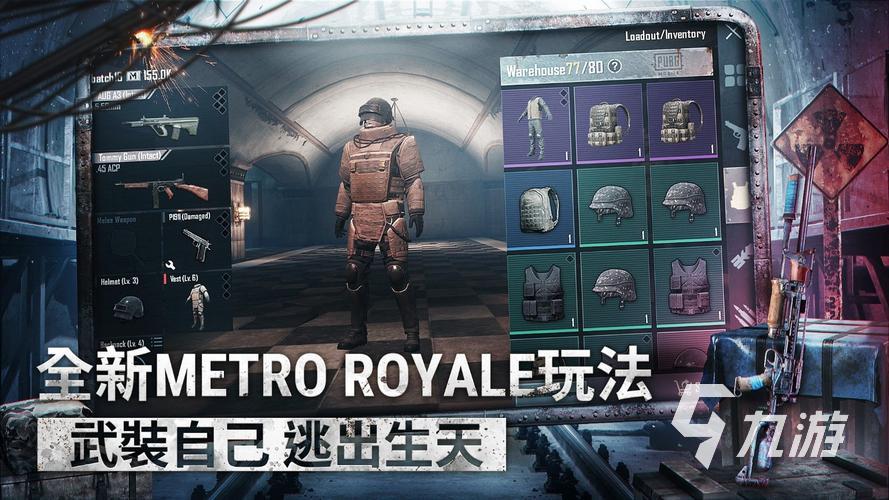Select the Tommy Gun weapon slot
Image resolution: width=889 pixels, height=500 pixels.
pos(159,180)
